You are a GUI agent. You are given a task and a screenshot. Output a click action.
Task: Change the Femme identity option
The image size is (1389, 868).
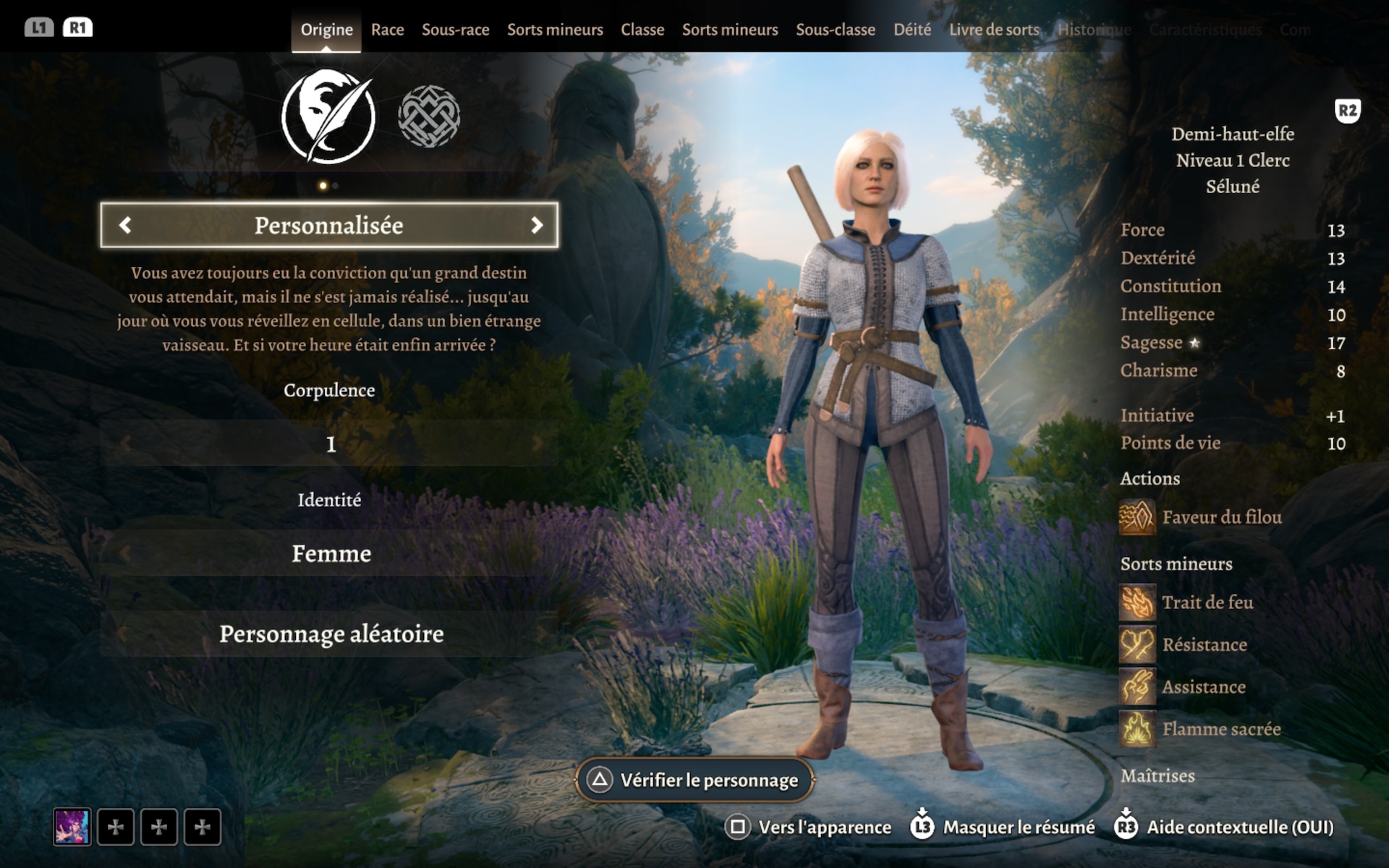(330, 553)
